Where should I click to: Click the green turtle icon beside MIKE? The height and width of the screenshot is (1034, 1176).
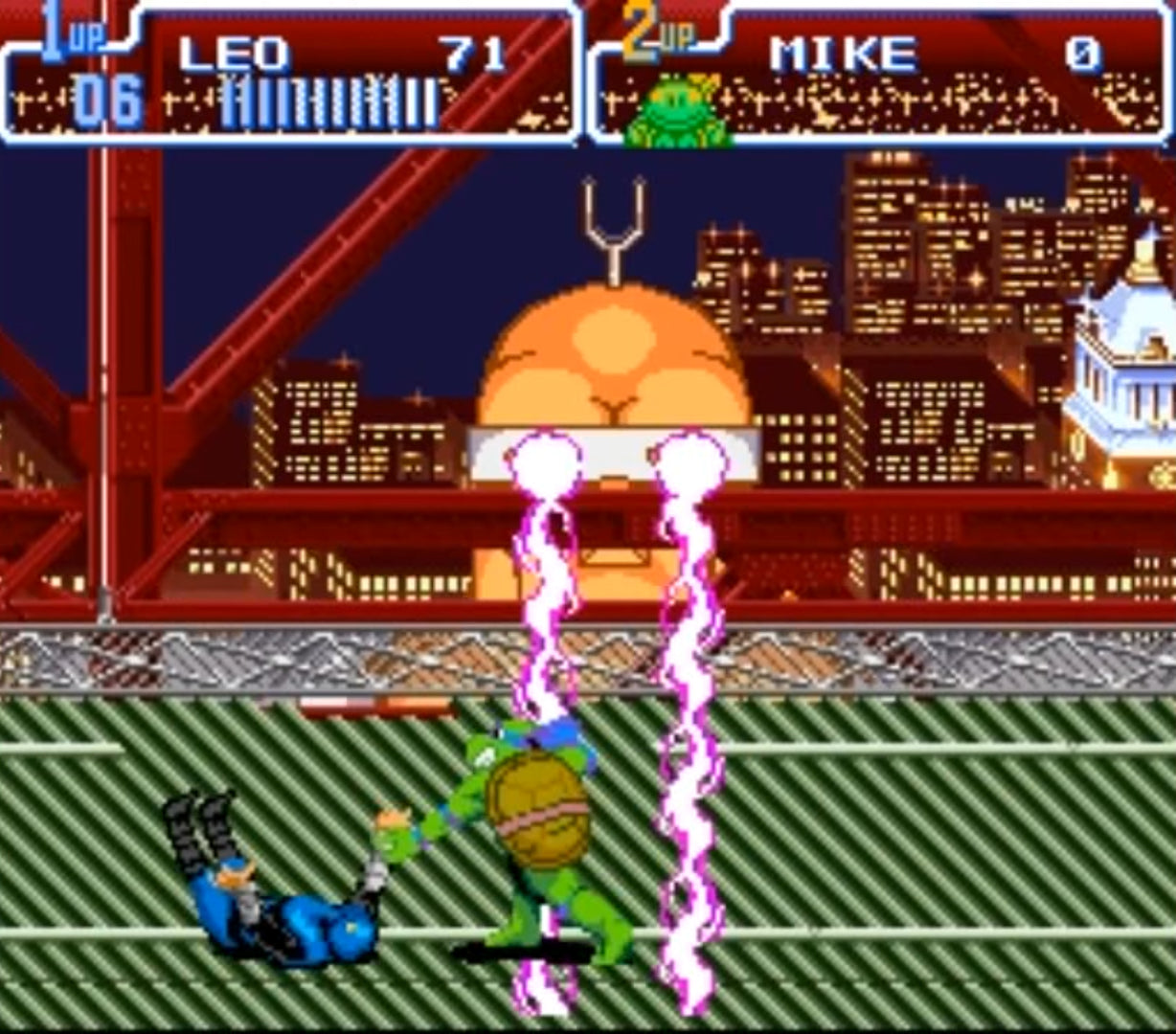pyautogui.click(x=677, y=112)
